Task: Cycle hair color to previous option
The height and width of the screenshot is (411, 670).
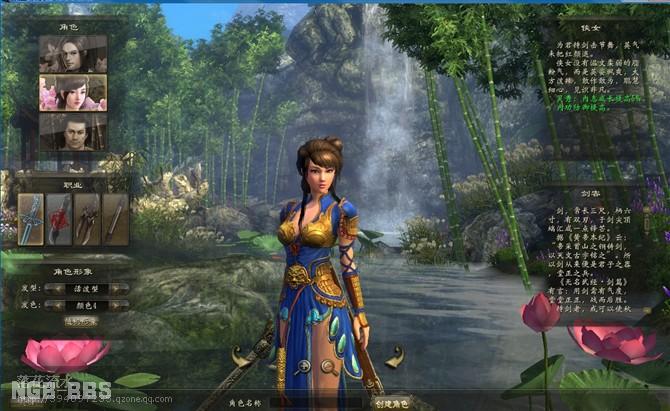Action: 49,304
